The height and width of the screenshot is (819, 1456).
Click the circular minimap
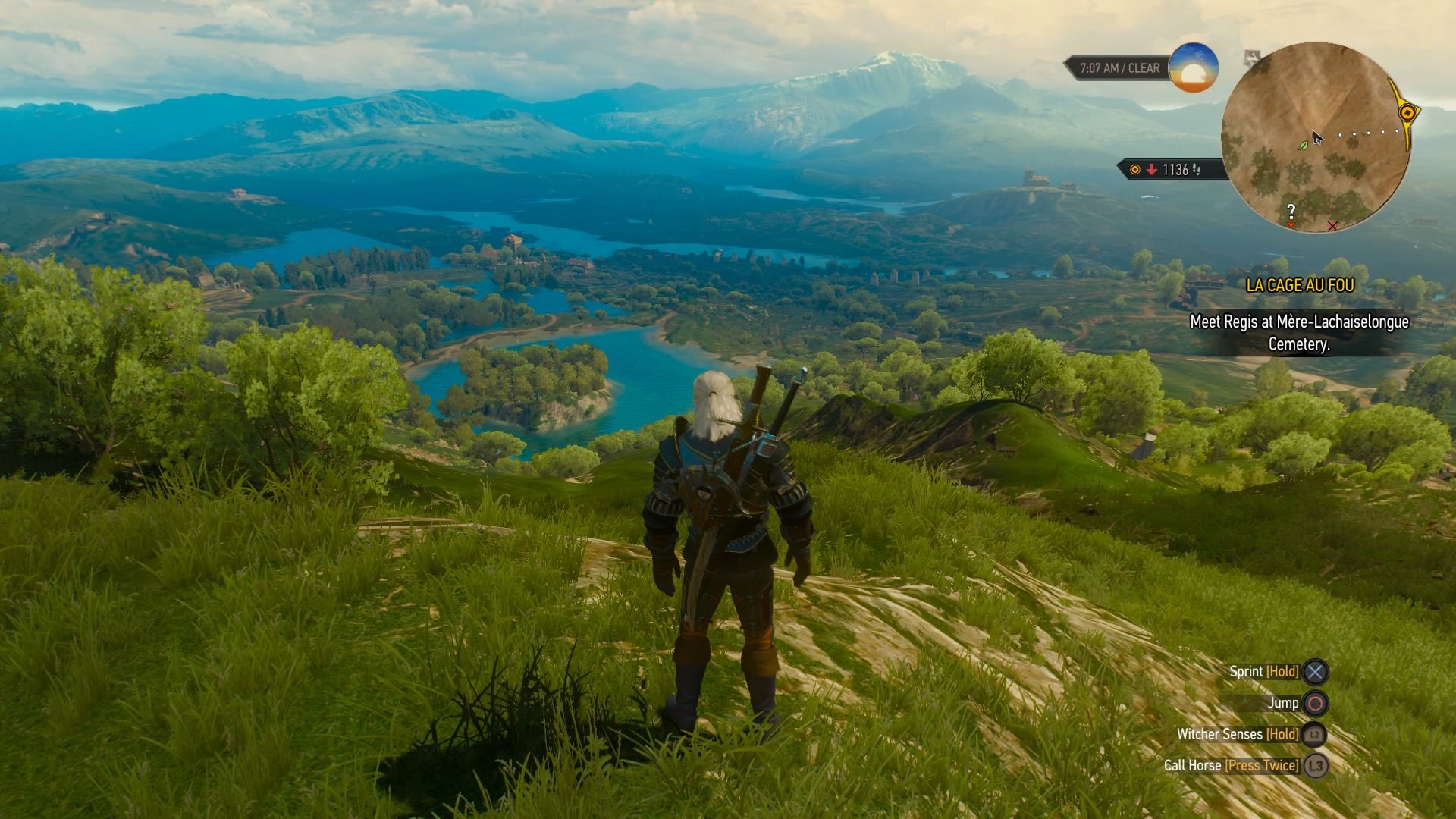1316,136
